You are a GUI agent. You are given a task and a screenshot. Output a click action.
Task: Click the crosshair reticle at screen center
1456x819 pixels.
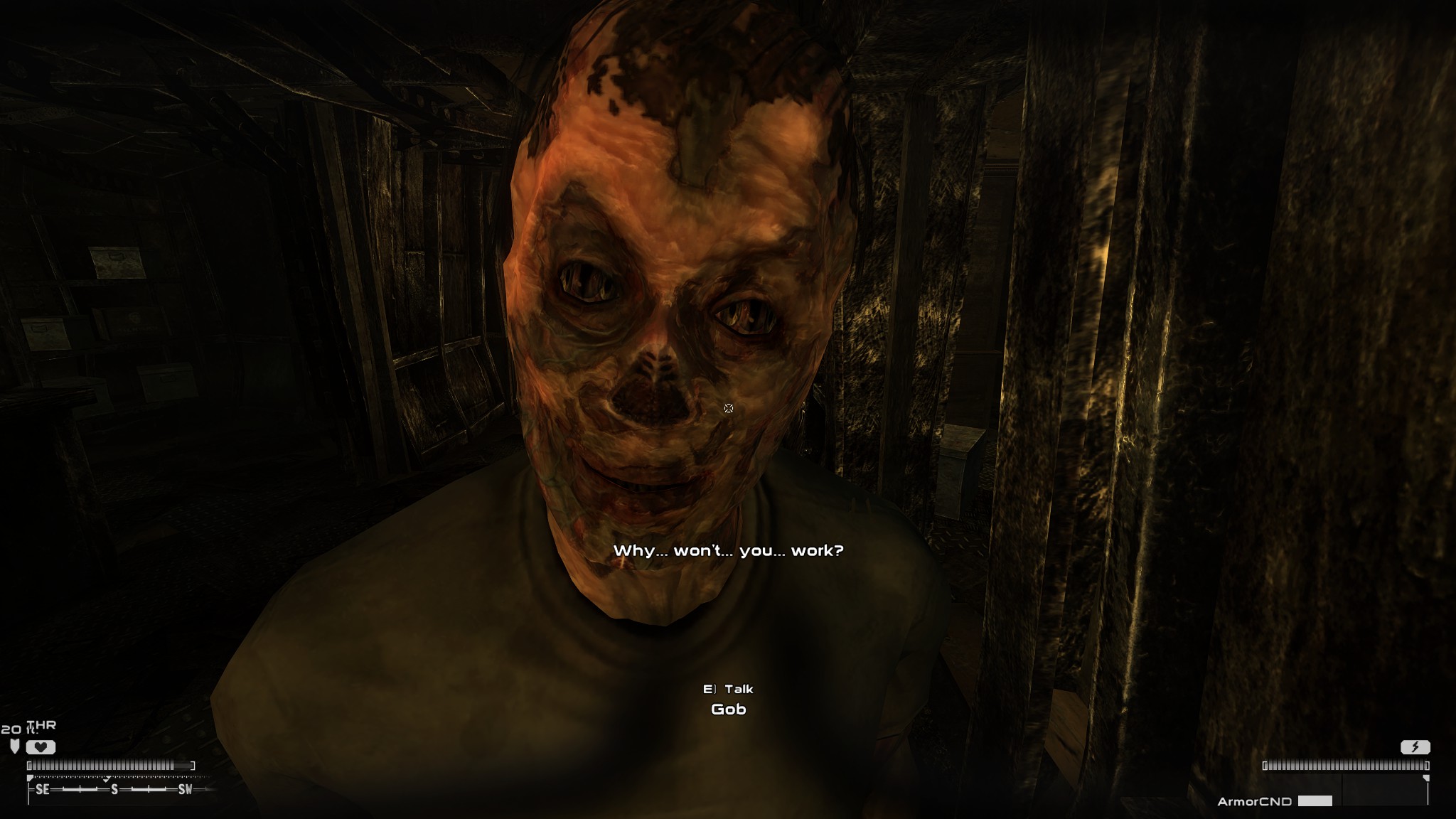(729, 407)
